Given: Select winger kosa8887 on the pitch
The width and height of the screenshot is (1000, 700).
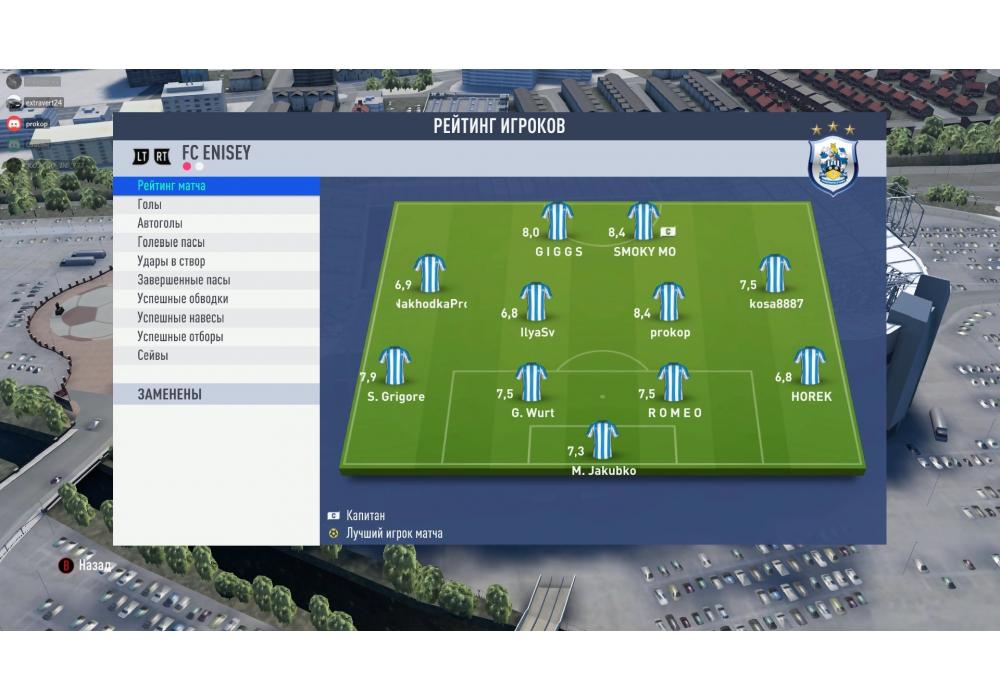Looking at the screenshot, I should [x=775, y=275].
